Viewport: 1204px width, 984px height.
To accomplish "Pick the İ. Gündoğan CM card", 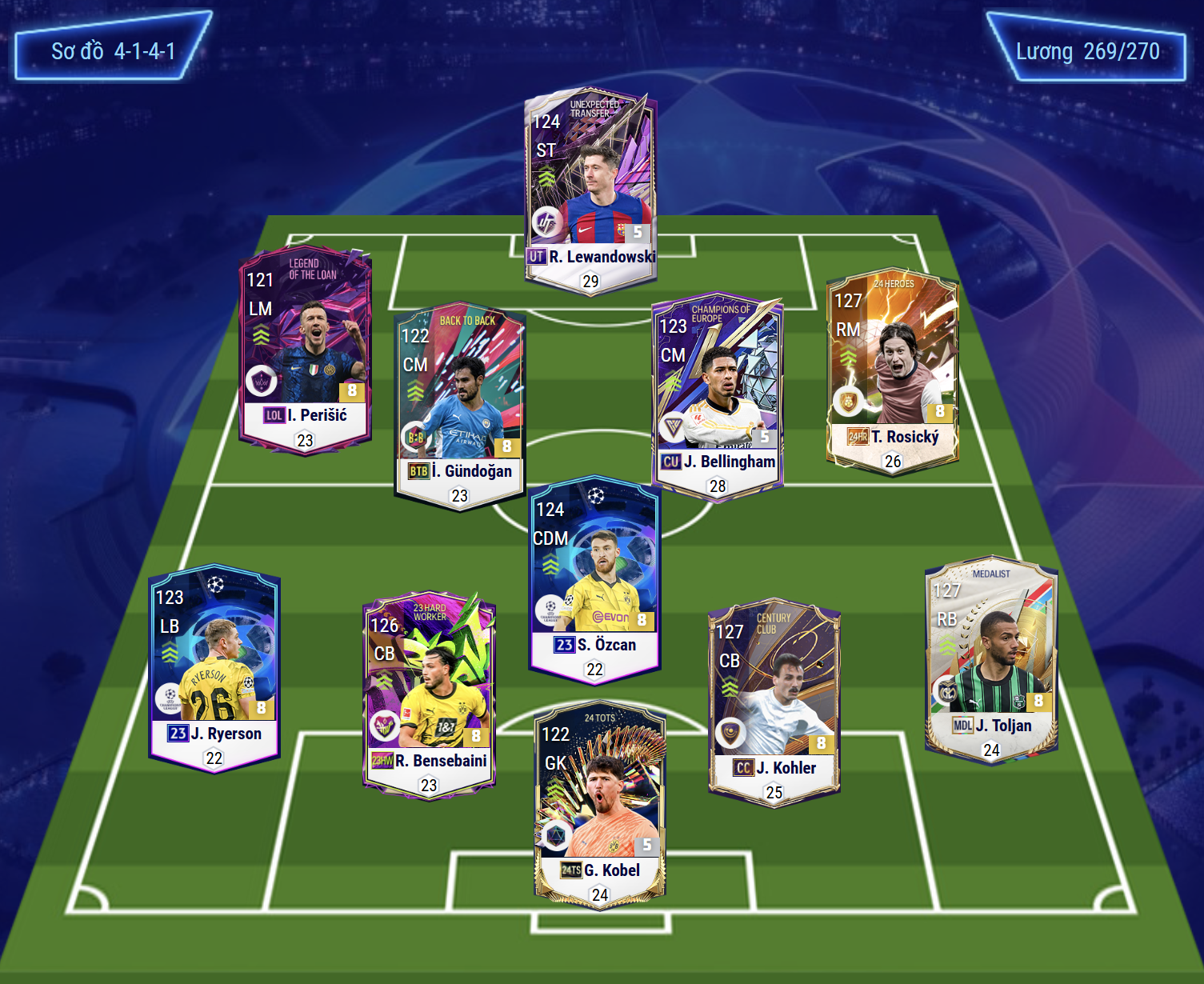I will tap(459, 405).
